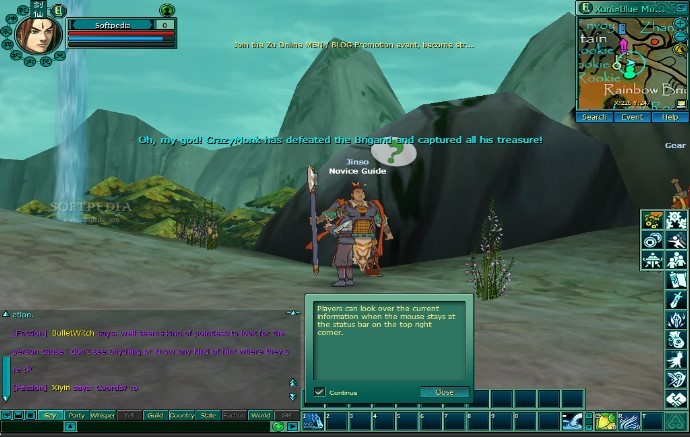Close the tutorial tip dialog
The width and height of the screenshot is (690, 437).
pos(444,392)
